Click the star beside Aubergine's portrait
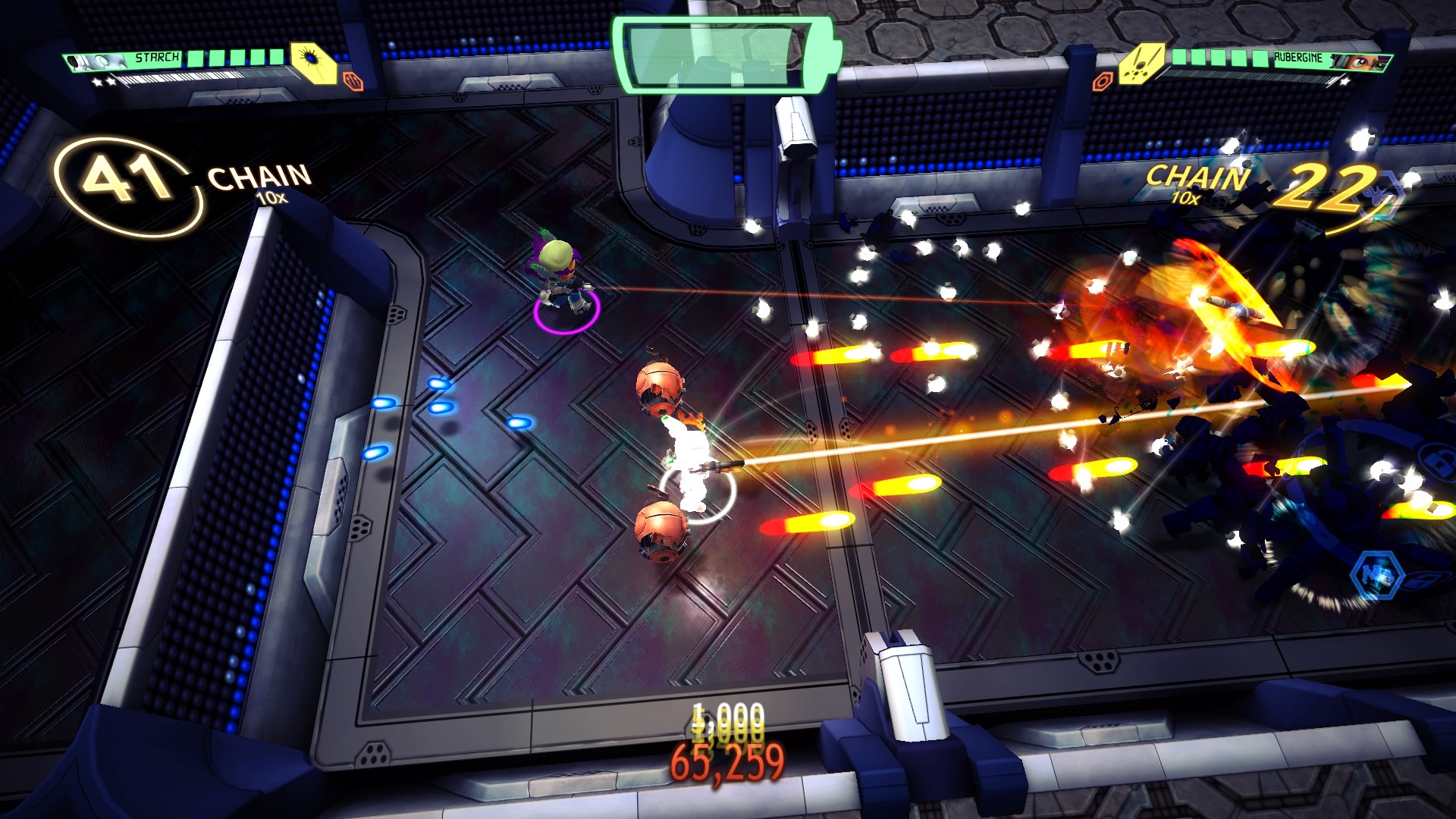This screenshot has height=819, width=1456. point(1345,82)
